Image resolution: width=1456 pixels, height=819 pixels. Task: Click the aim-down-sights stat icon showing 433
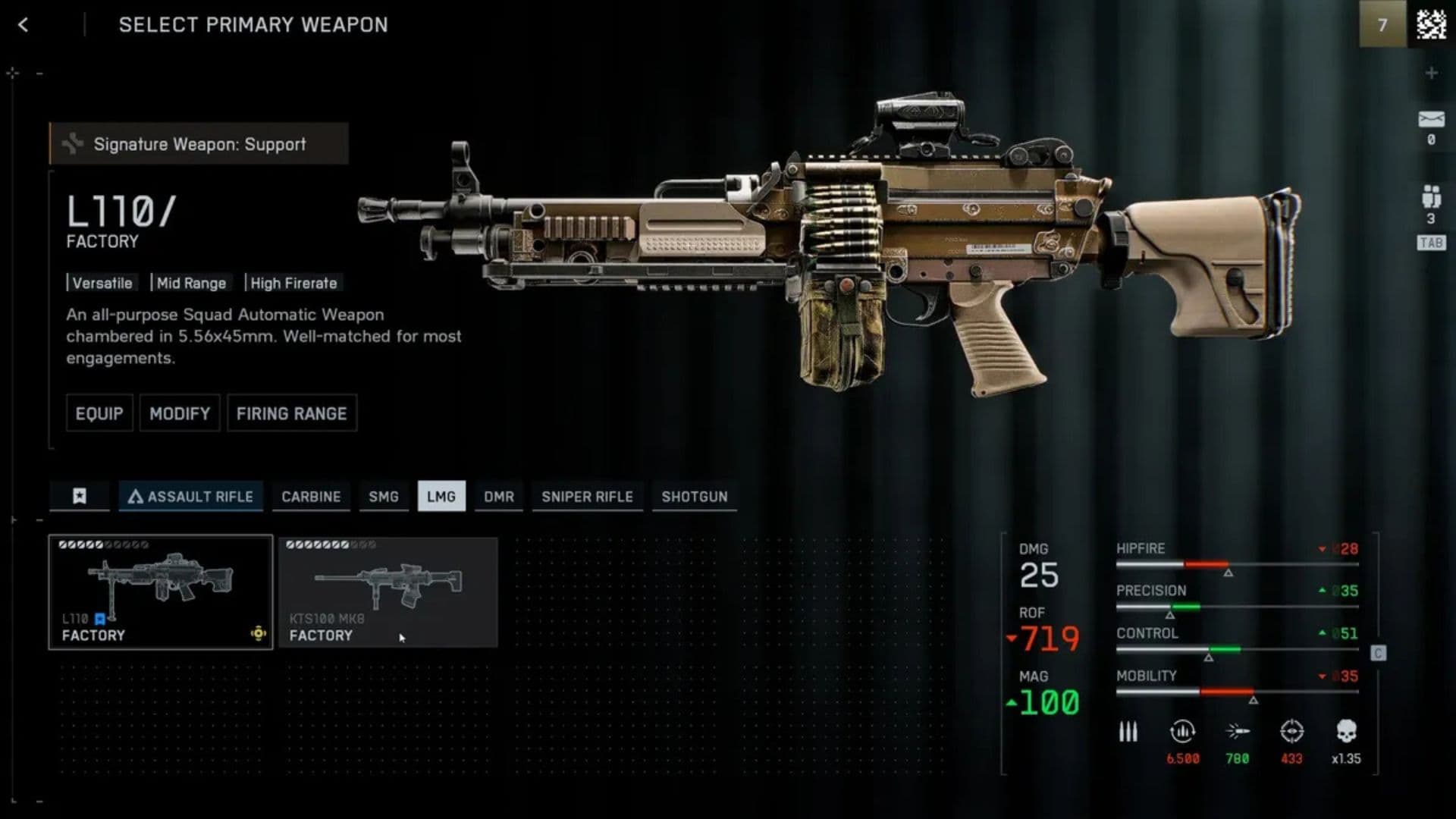[x=1291, y=732]
